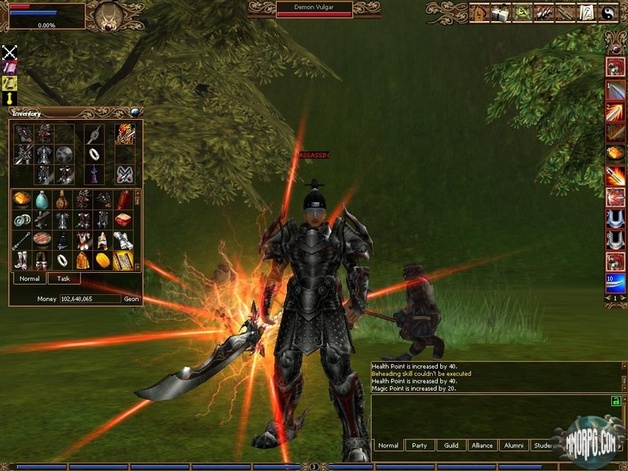Close the Inventory window with the orb button
The image size is (628, 471).
click(136, 112)
